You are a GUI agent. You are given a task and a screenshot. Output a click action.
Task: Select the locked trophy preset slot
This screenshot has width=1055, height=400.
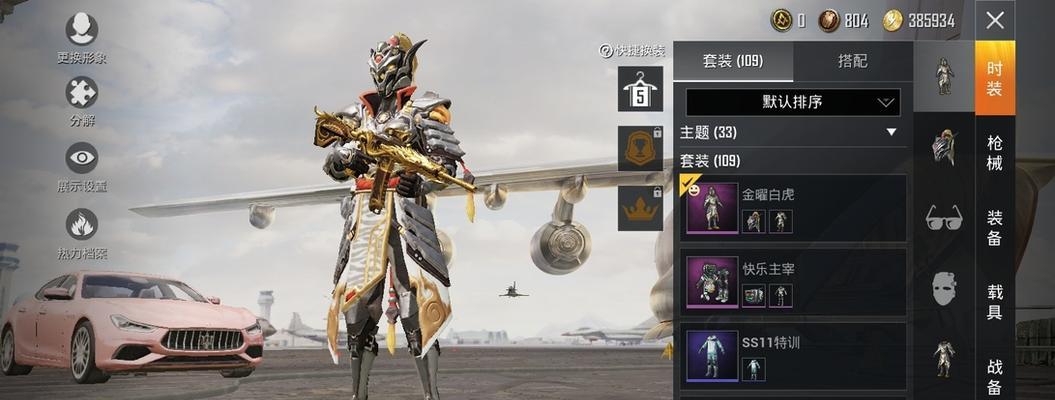(640, 148)
